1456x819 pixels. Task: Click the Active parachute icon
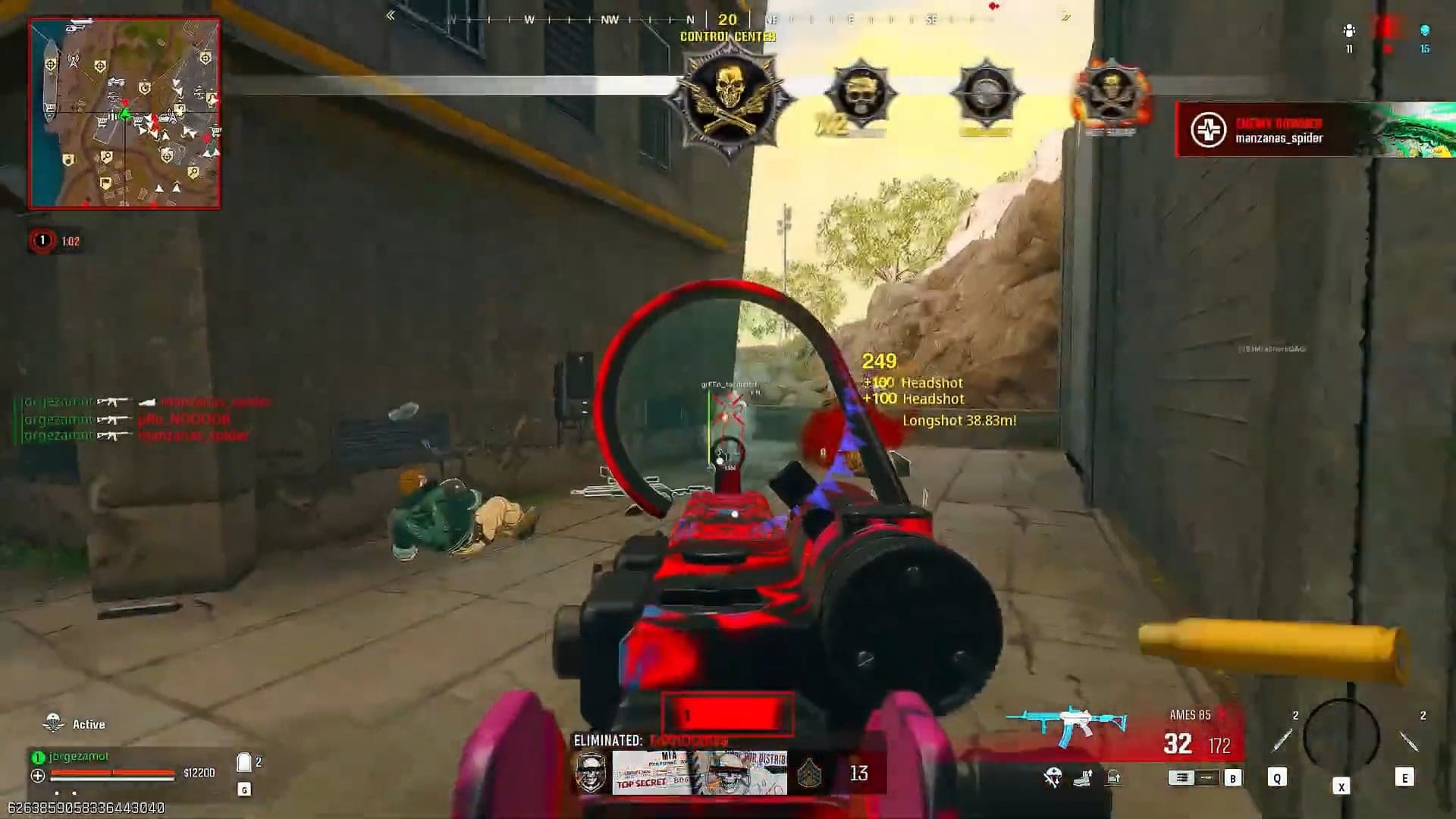[x=53, y=723]
